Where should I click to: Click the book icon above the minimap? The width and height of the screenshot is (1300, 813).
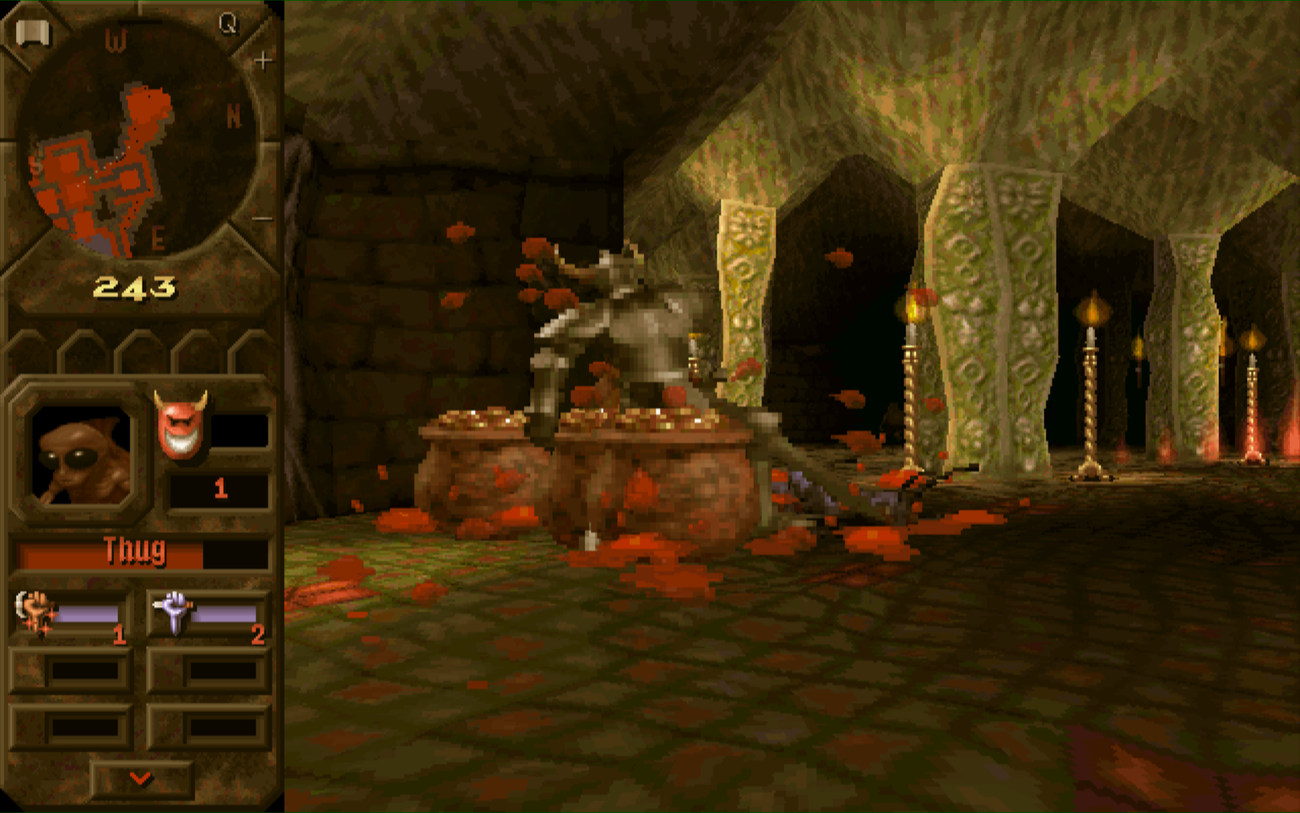tap(32, 30)
